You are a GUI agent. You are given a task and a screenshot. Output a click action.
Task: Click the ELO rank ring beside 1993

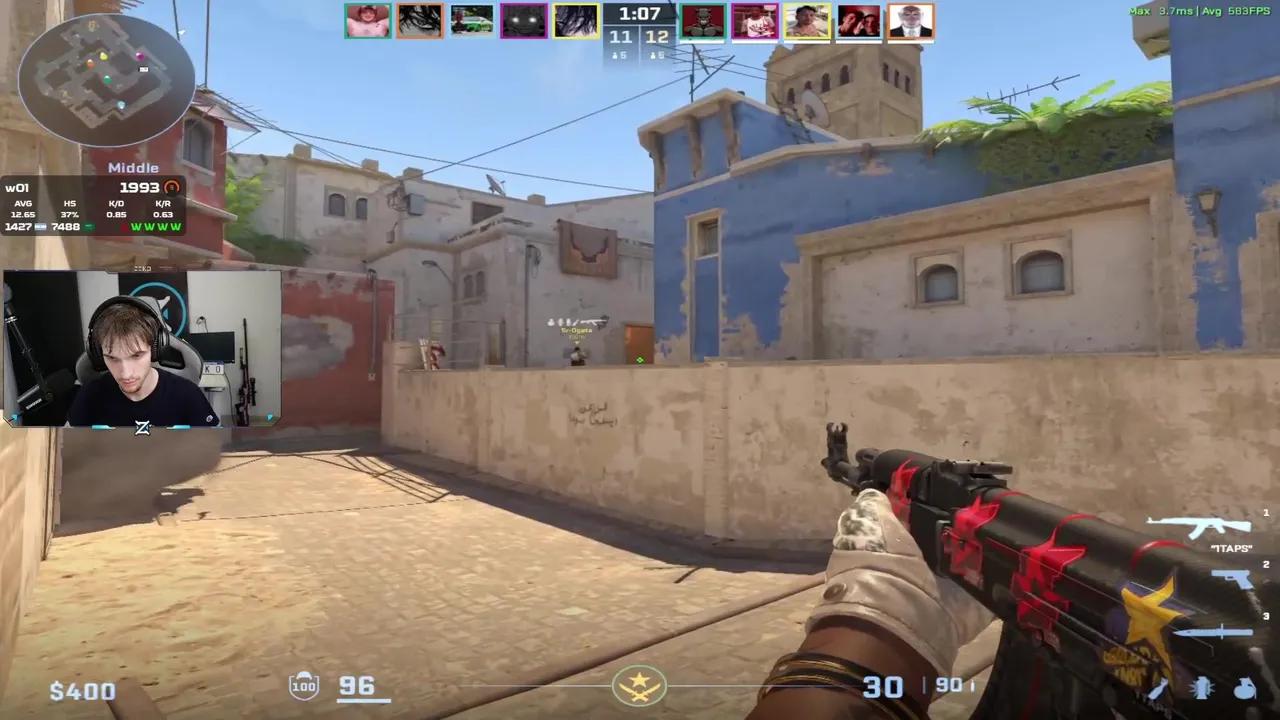click(x=171, y=187)
